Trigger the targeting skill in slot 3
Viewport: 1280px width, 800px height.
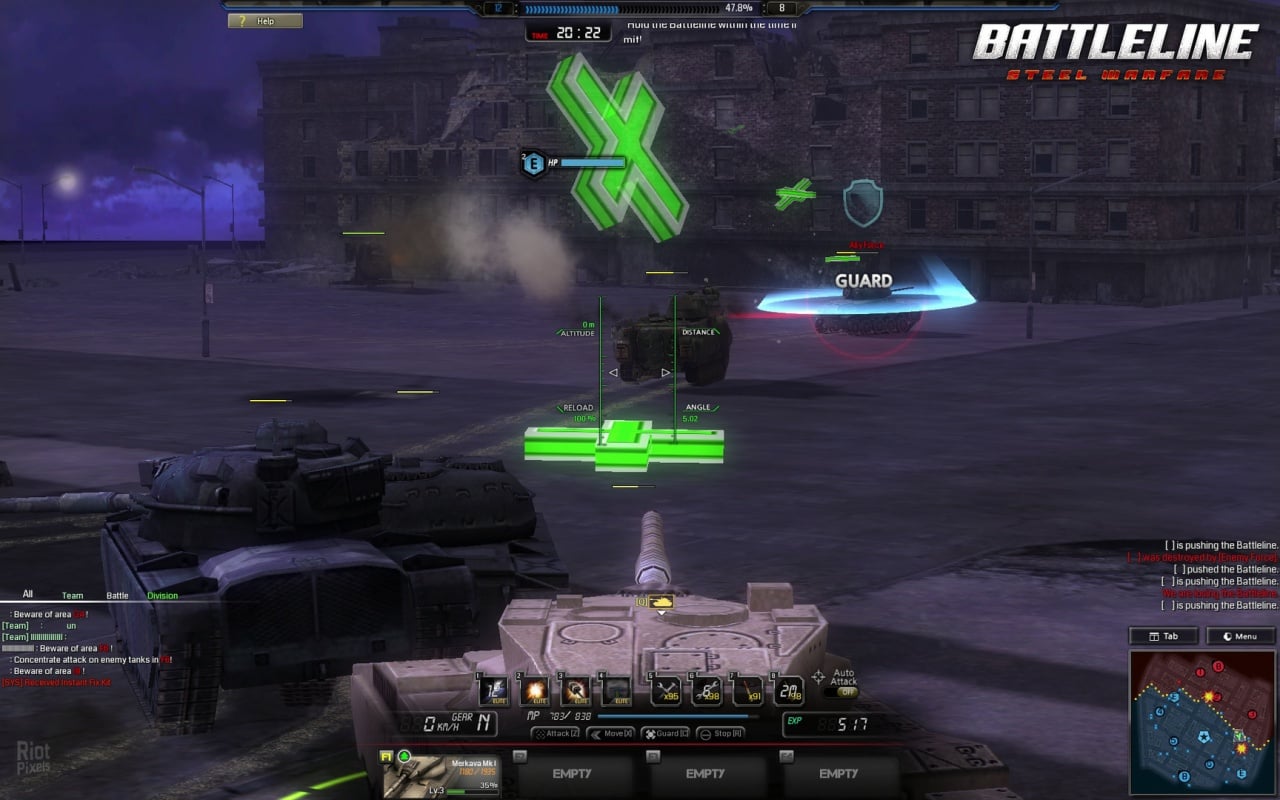point(576,689)
